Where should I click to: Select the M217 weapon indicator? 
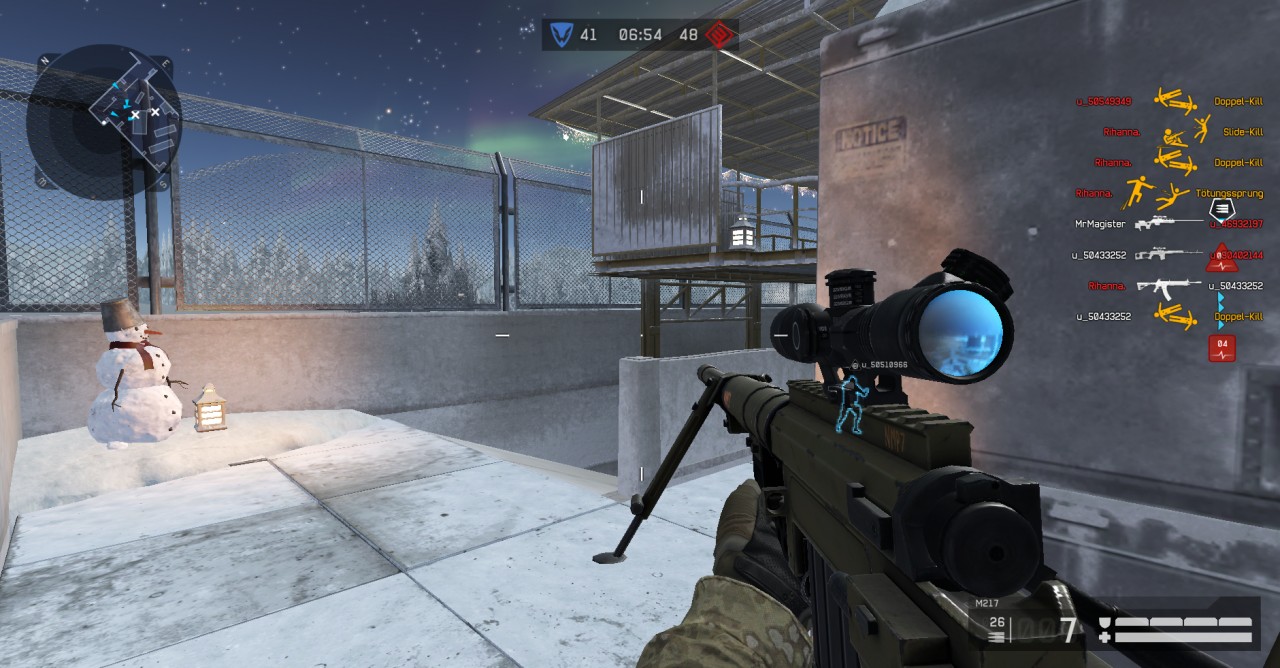click(x=988, y=604)
